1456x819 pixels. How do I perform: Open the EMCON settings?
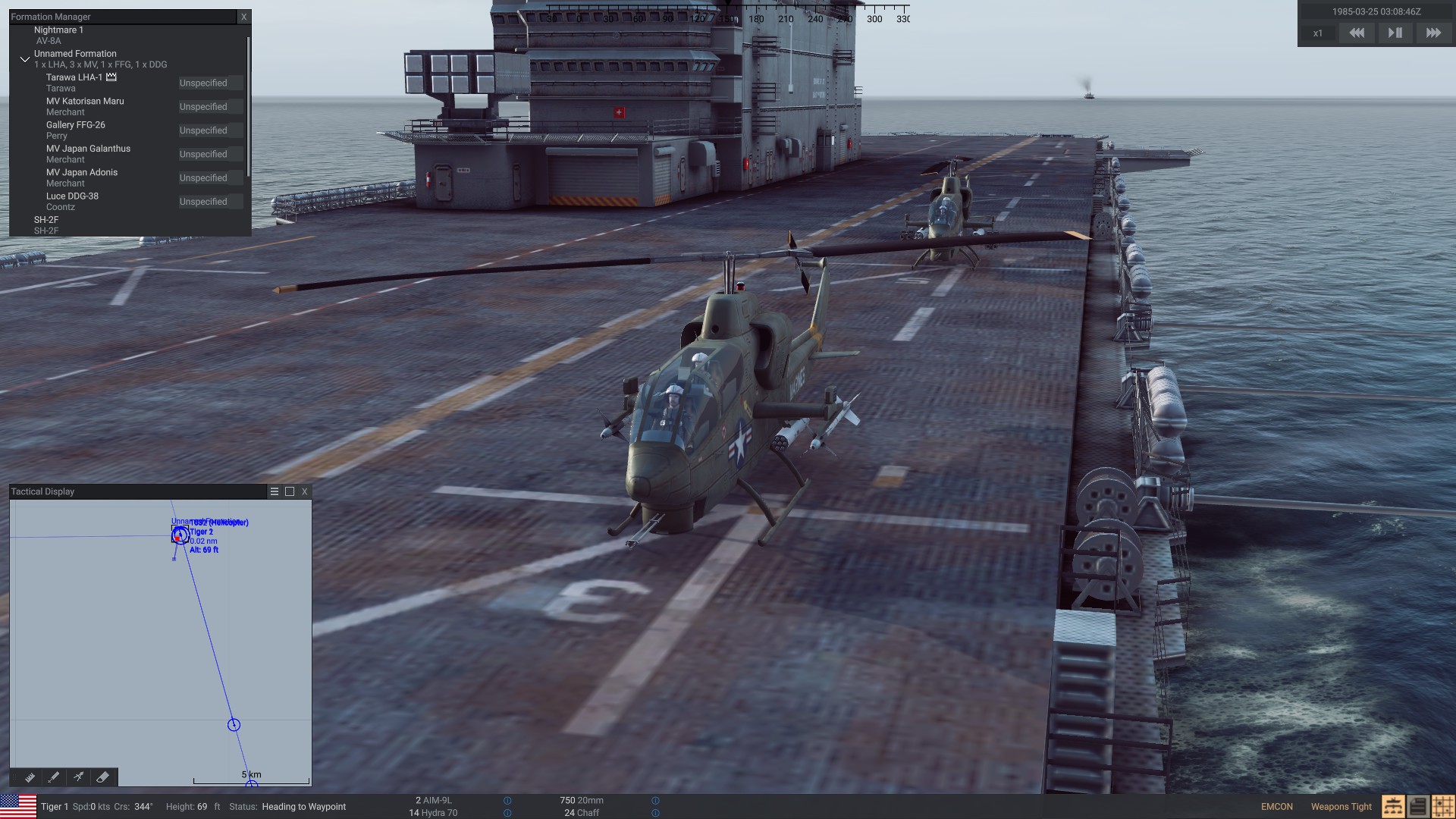pos(1276,806)
